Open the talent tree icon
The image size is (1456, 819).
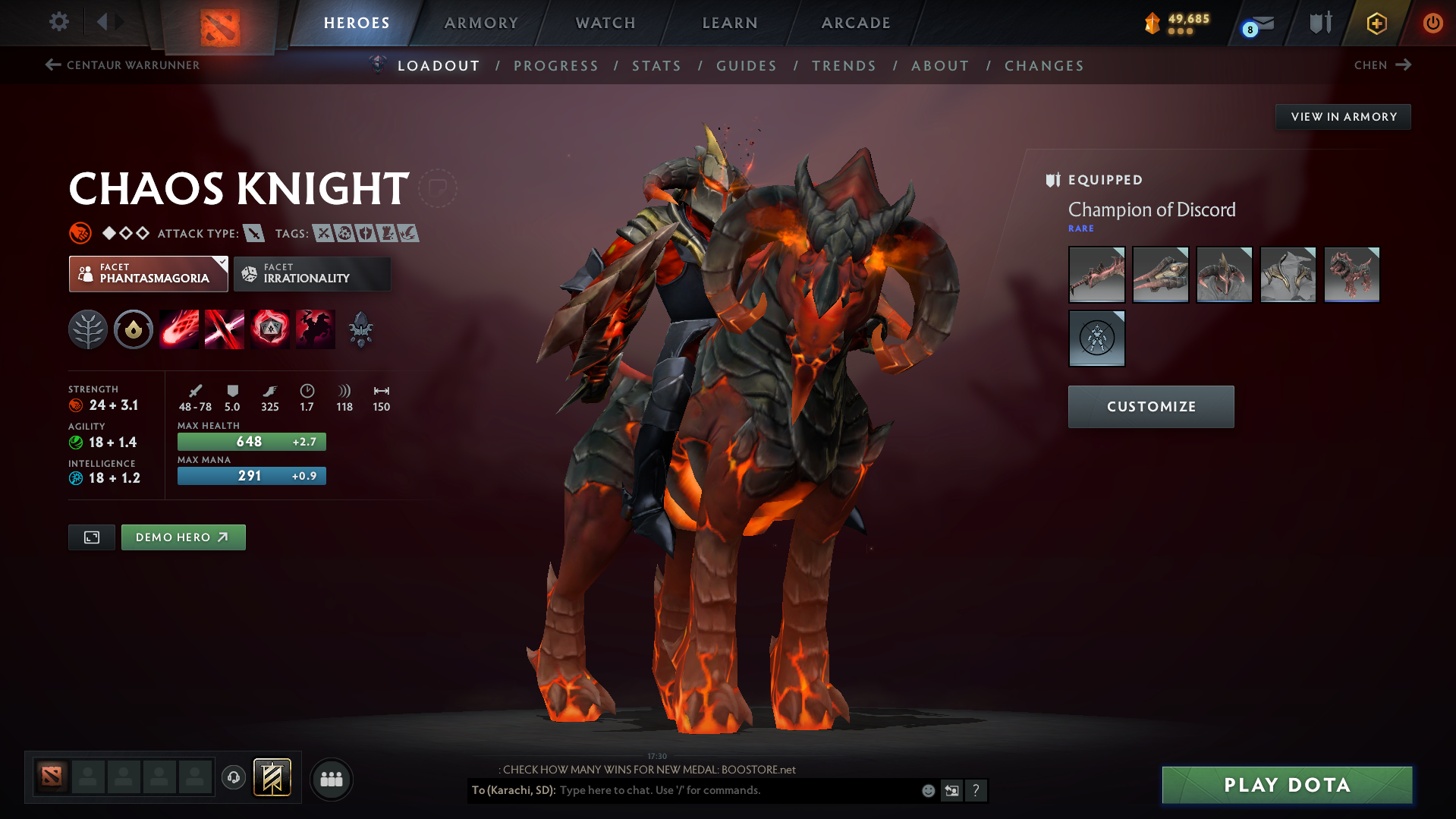click(x=88, y=329)
